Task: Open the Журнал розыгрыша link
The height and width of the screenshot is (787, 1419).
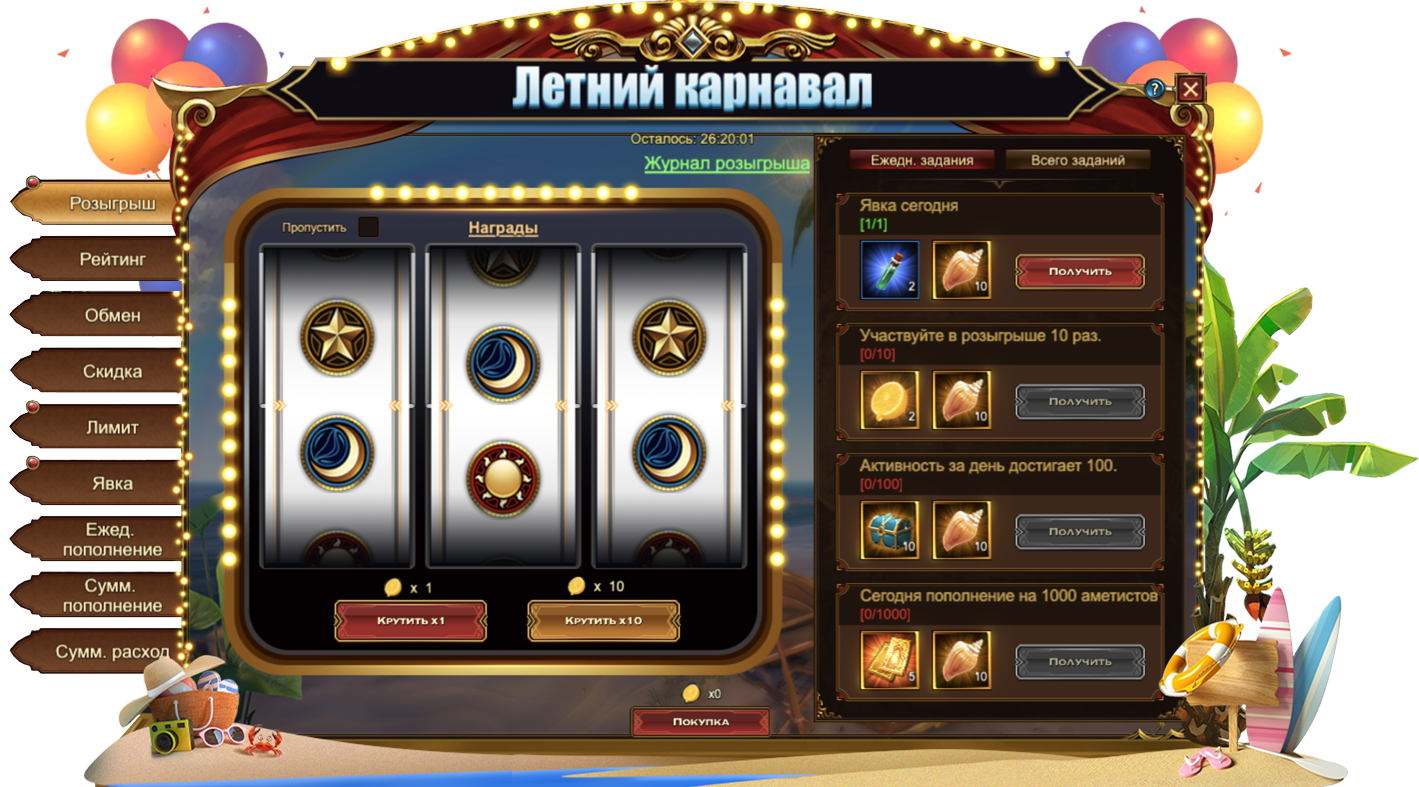Action: pos(727,163)
